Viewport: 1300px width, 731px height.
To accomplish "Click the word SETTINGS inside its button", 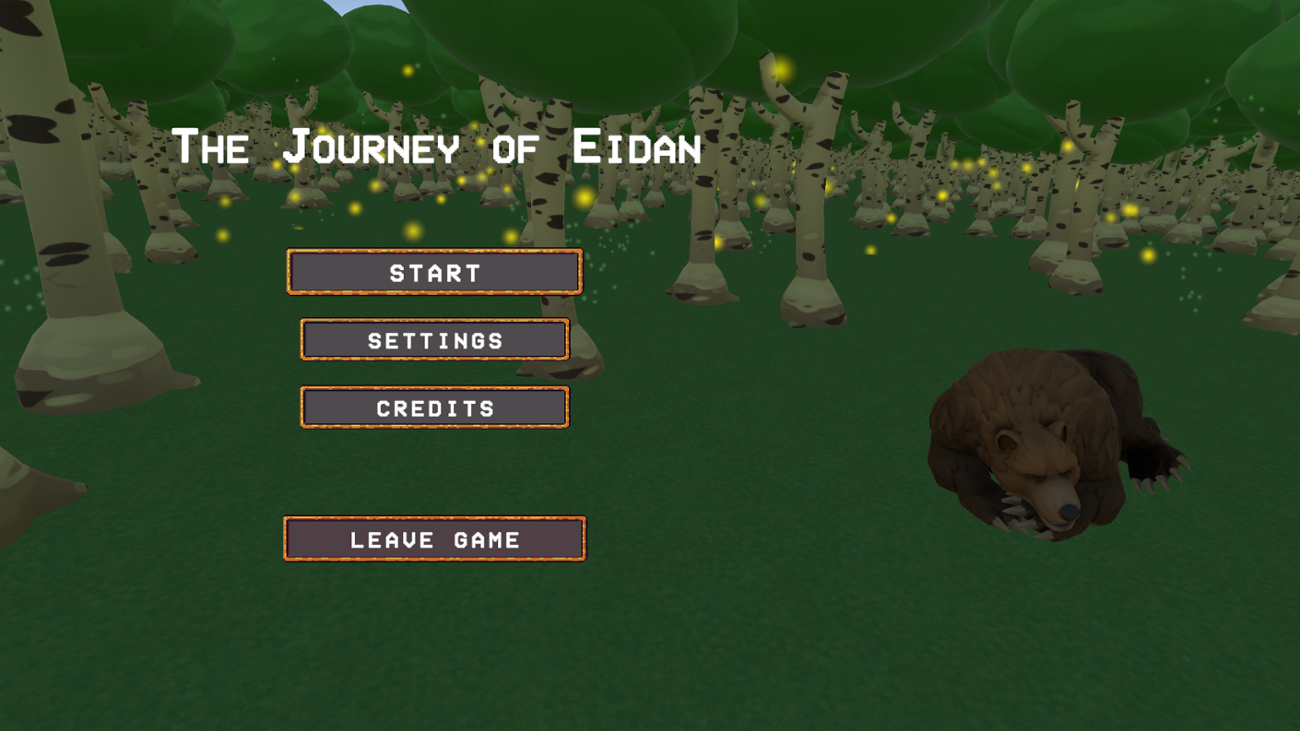I will point(434,339).
